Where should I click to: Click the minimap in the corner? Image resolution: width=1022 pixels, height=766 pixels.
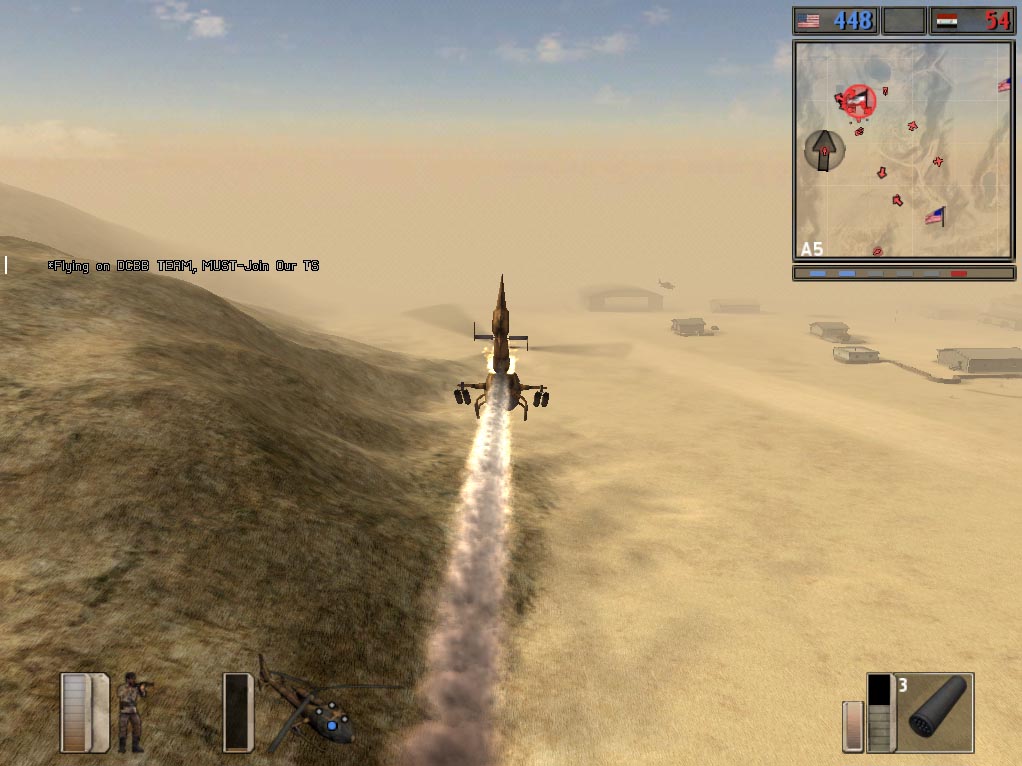[x=903, y=150]
